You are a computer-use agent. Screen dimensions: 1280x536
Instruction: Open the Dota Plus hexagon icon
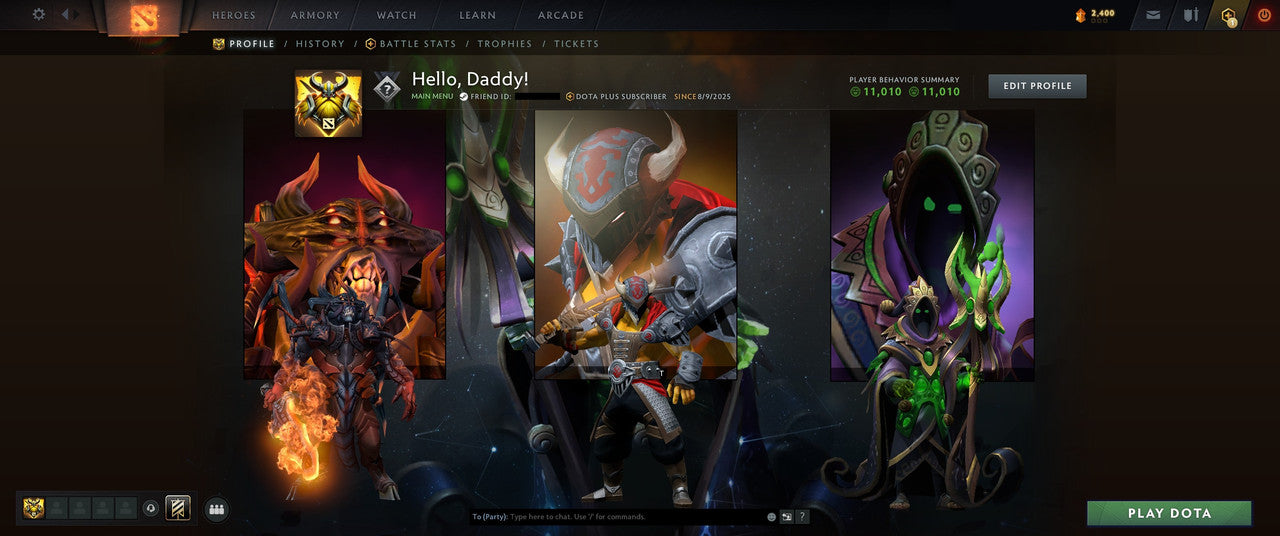pos(1229,15)
